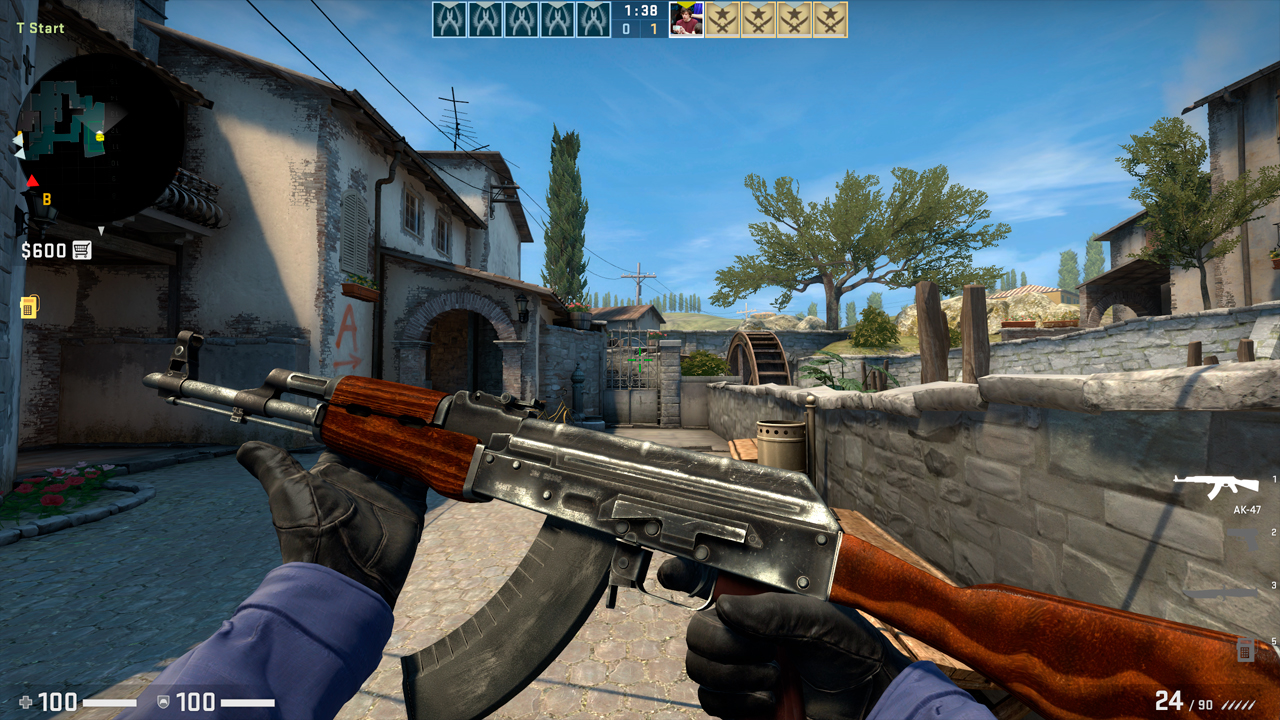Screen dimensions: 1280x720
Task: Select the Terrorist score of 0
Action: tap(625, 28)
